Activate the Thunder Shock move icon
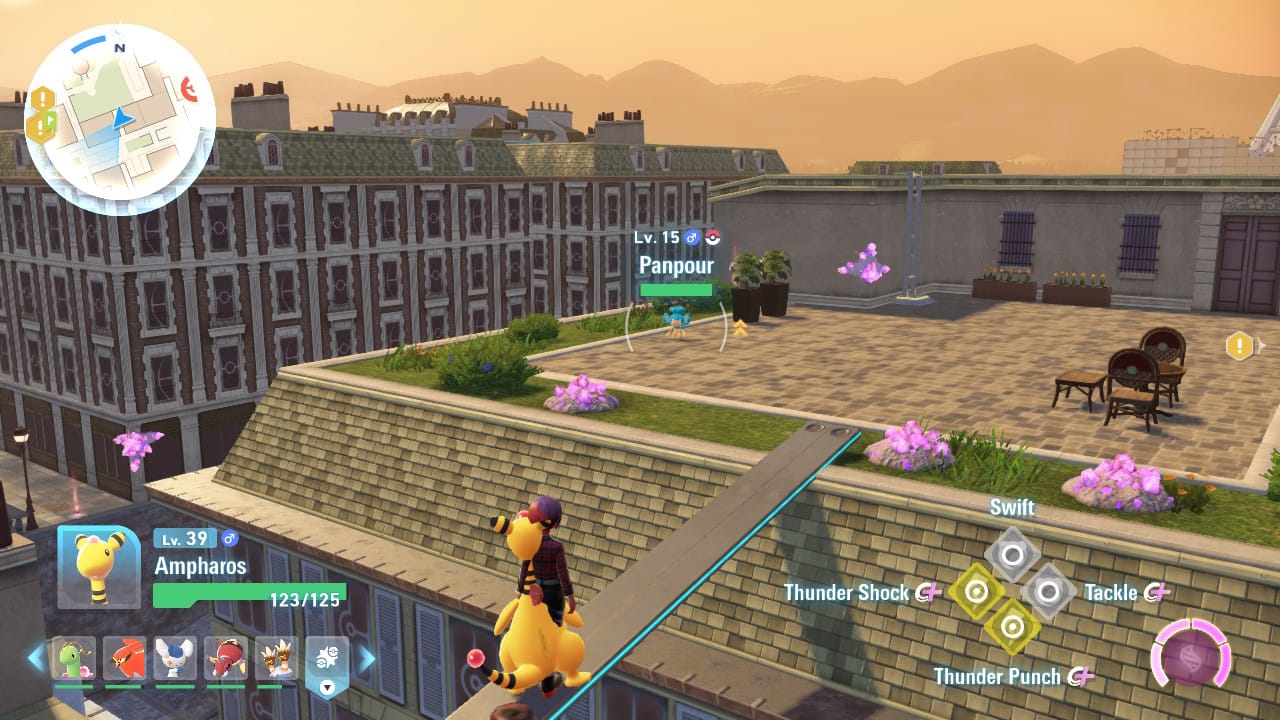This screenshot has height=720, width=1280. tap(977, 591)
